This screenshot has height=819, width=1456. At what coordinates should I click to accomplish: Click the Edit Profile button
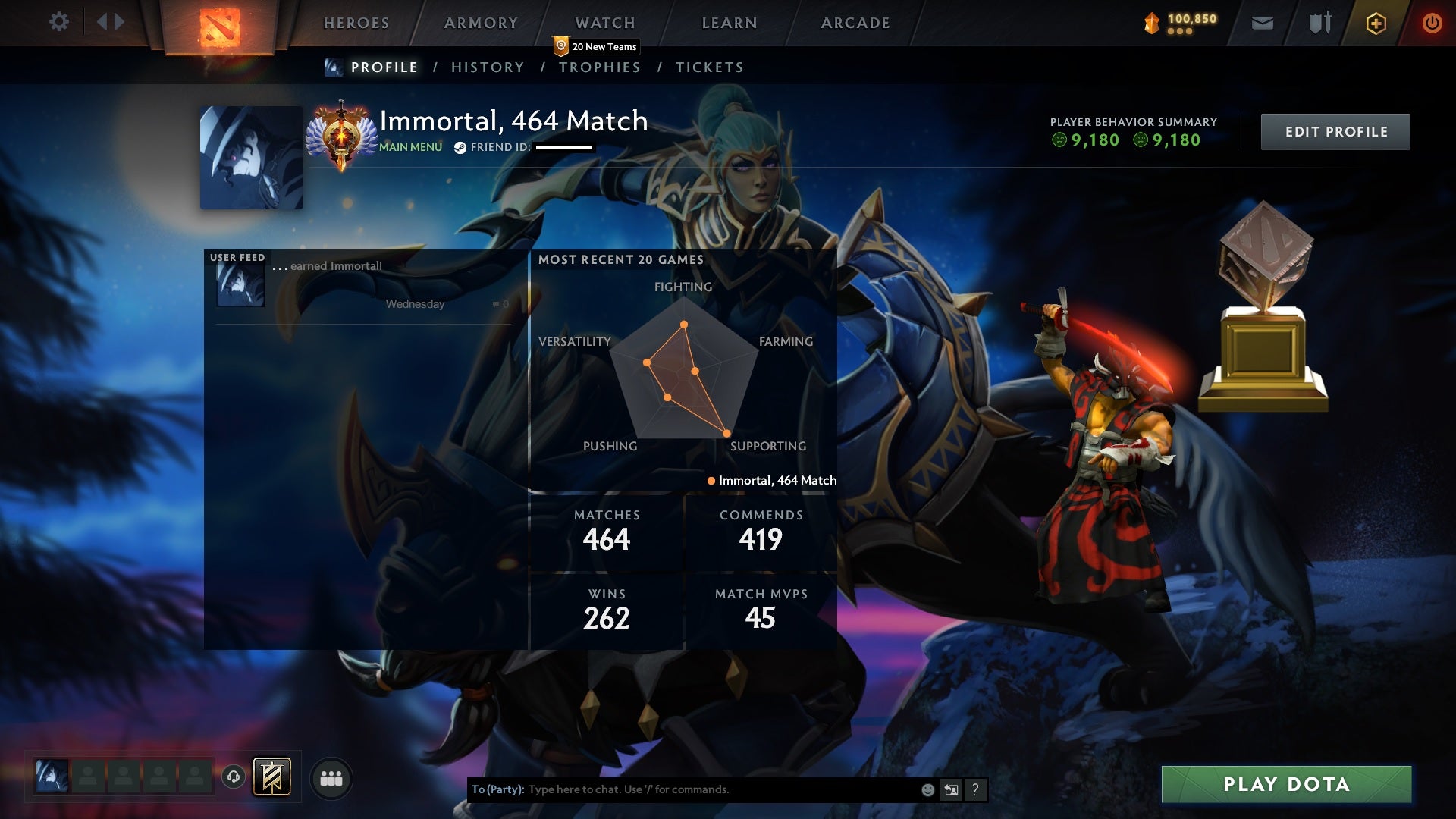click(x=1335, y=131)
